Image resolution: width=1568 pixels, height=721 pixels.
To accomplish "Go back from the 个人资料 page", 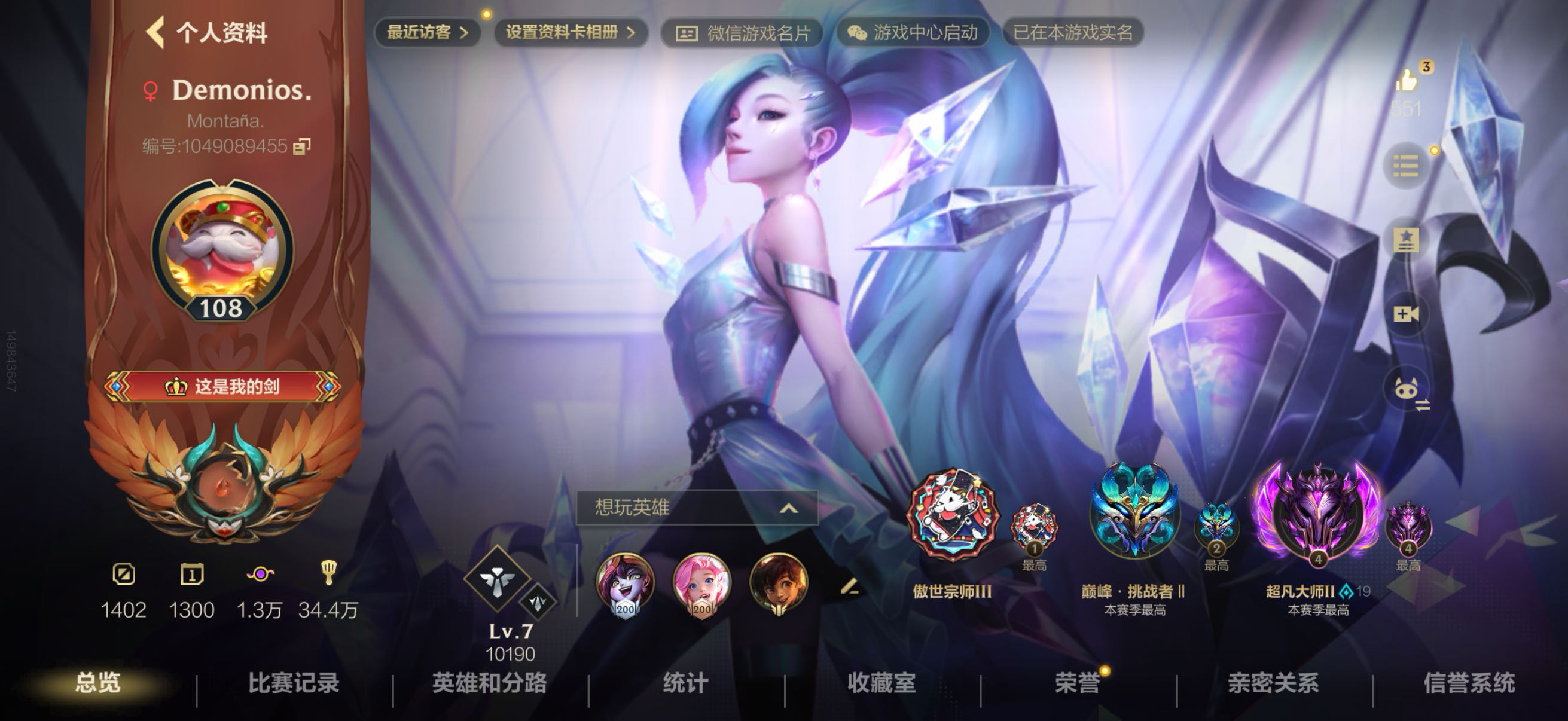I will [x=156, y=32].
